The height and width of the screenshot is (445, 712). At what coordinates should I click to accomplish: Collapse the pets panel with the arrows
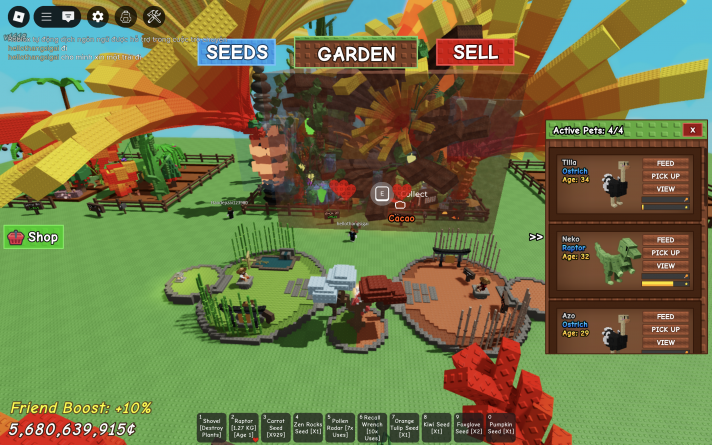[536, 237]
